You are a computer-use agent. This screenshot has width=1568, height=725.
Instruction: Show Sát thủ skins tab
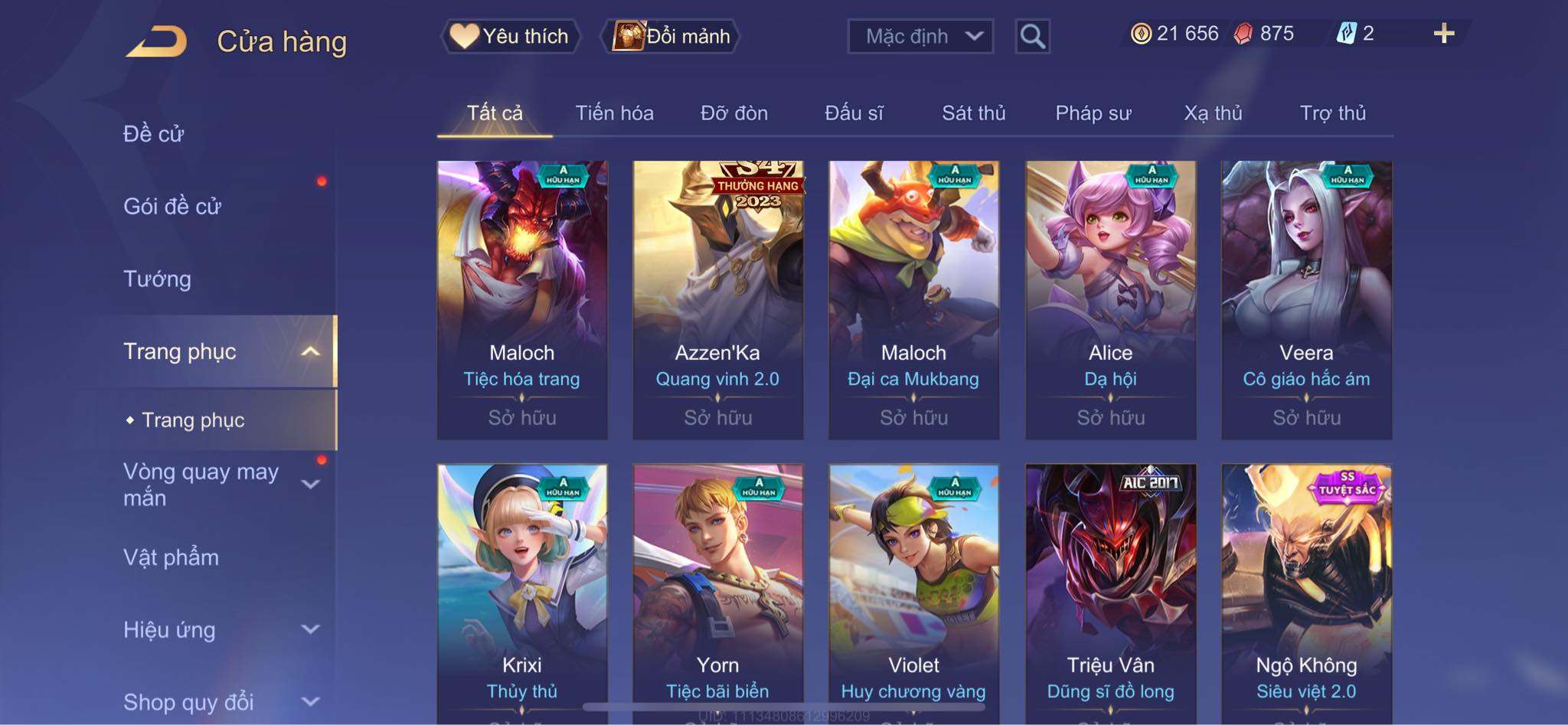(x=973, y=113)
